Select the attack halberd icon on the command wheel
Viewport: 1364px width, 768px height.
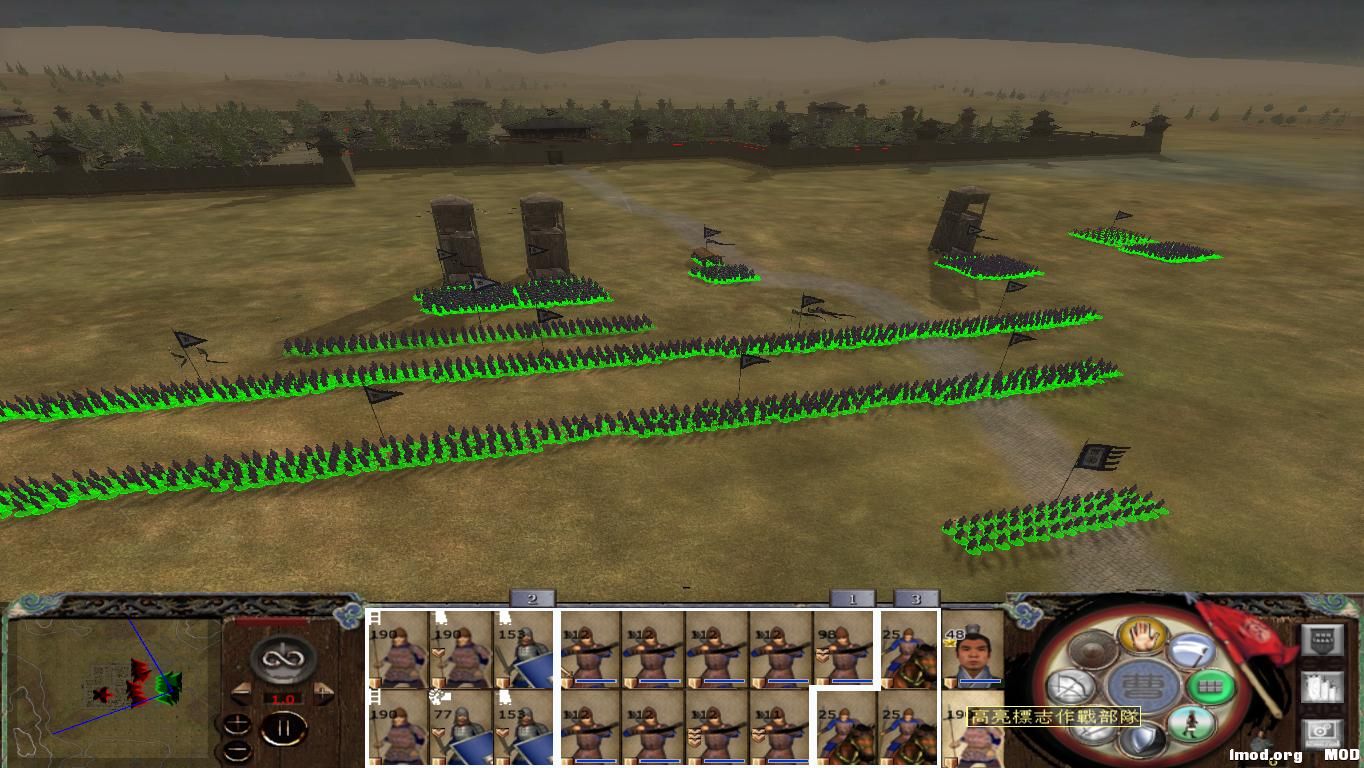pos(1191,653)
